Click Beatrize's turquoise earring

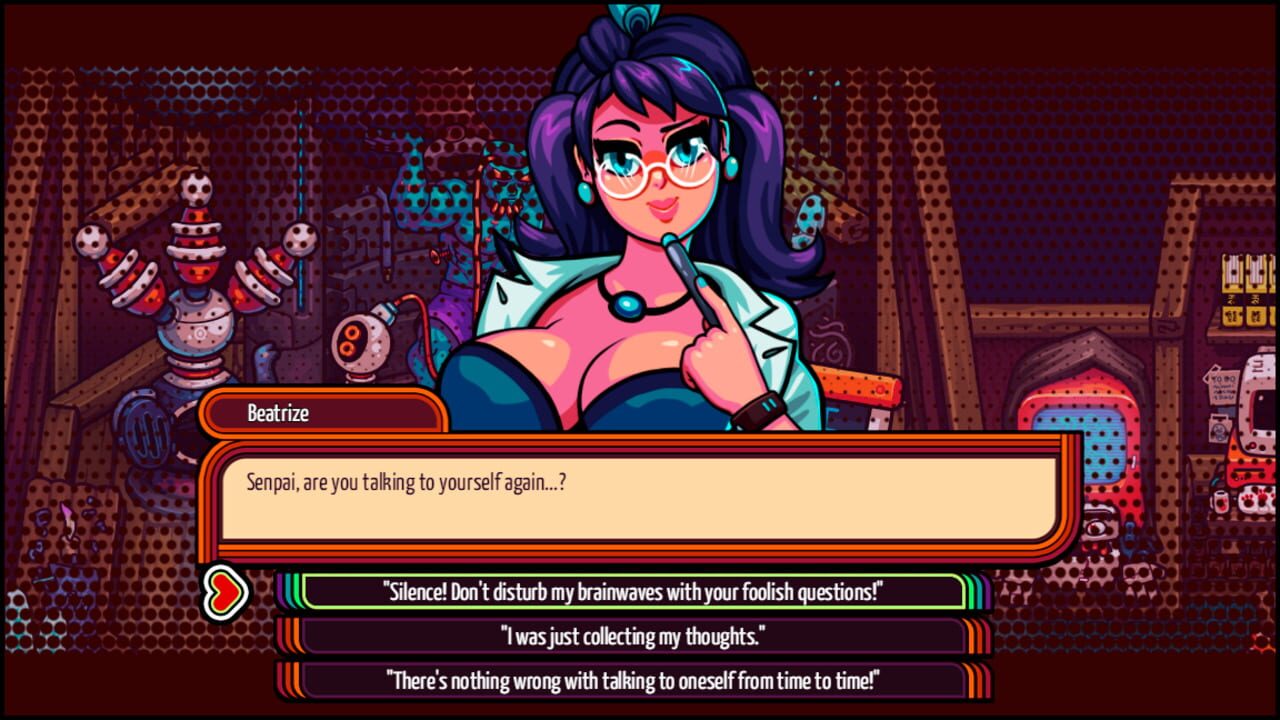(584, 191)
